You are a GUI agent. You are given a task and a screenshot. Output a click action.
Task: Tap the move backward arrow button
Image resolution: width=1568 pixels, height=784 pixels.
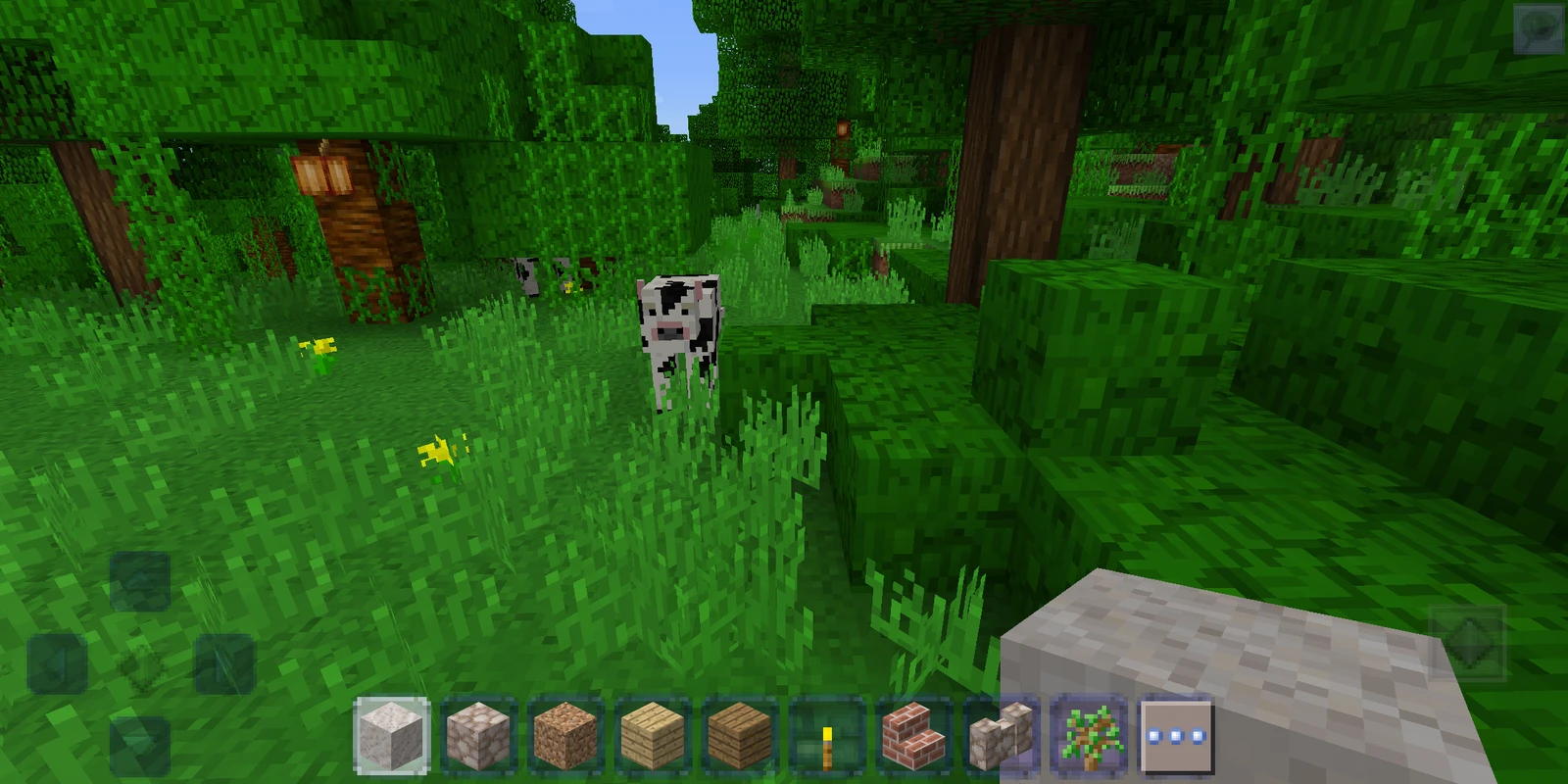141,747
